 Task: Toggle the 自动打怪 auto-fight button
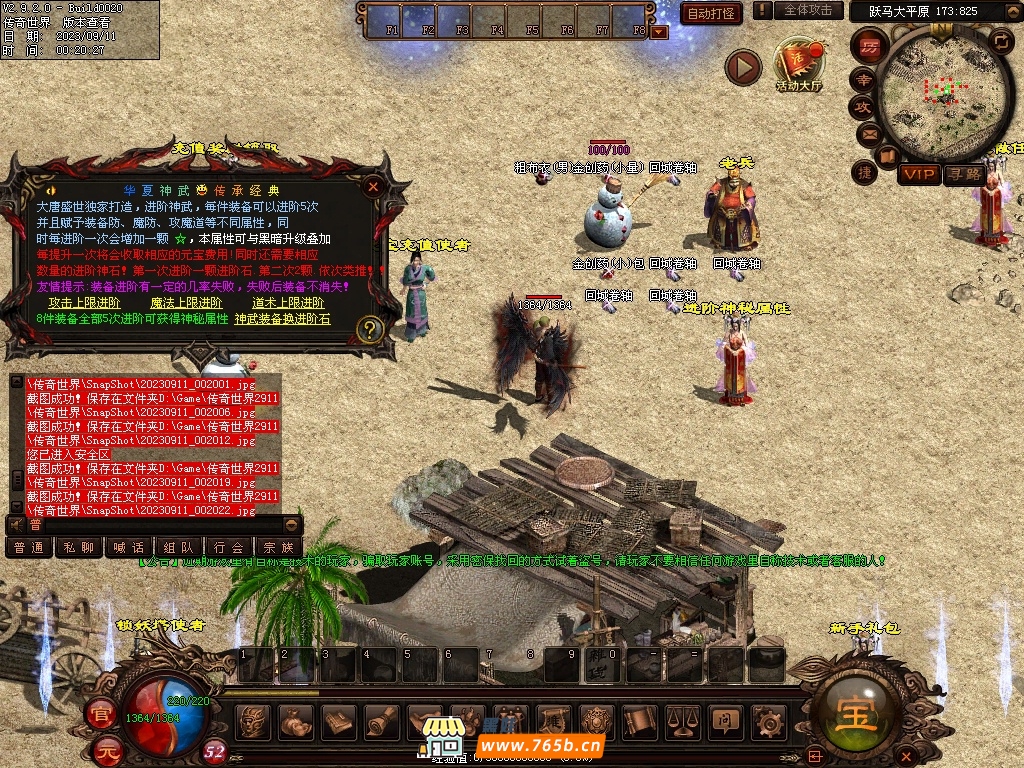(x=711, y=13)
